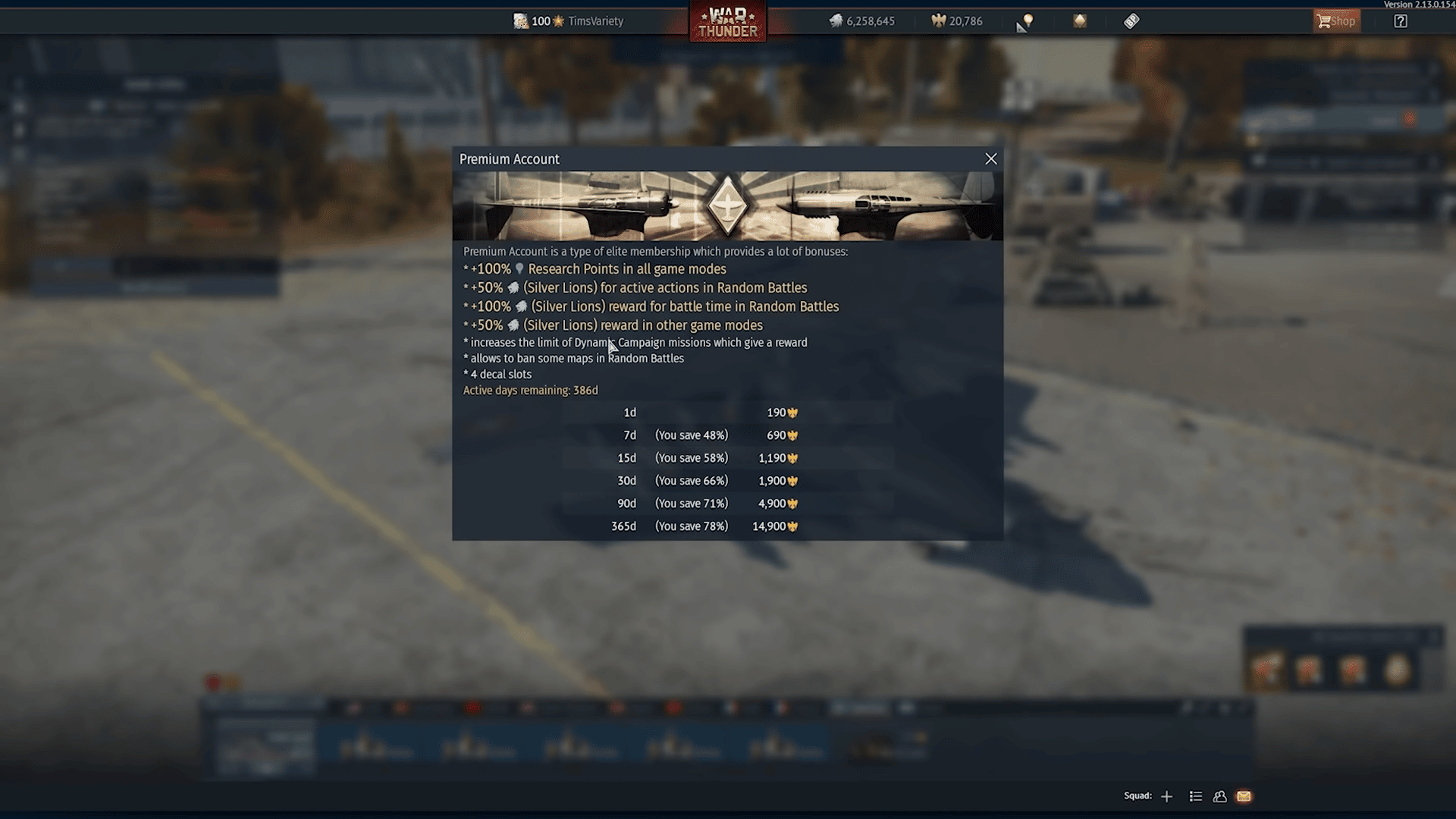The width and height of the screenshot is (1456, 819).
Task: Open the glowing mail envelope icon
Action: coord(1244,796)
